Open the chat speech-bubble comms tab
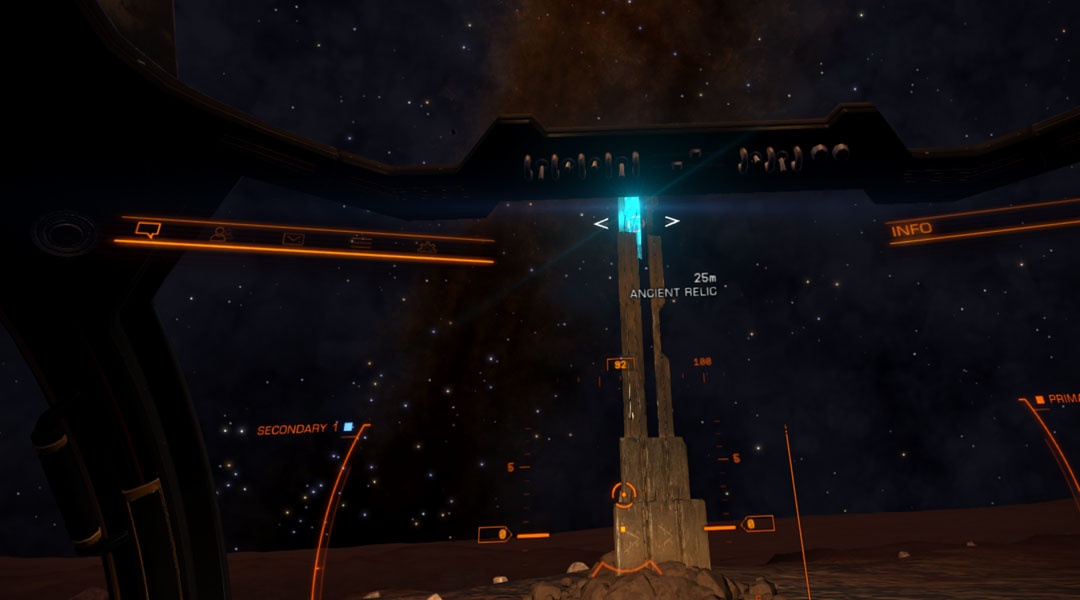 (148, 230)
